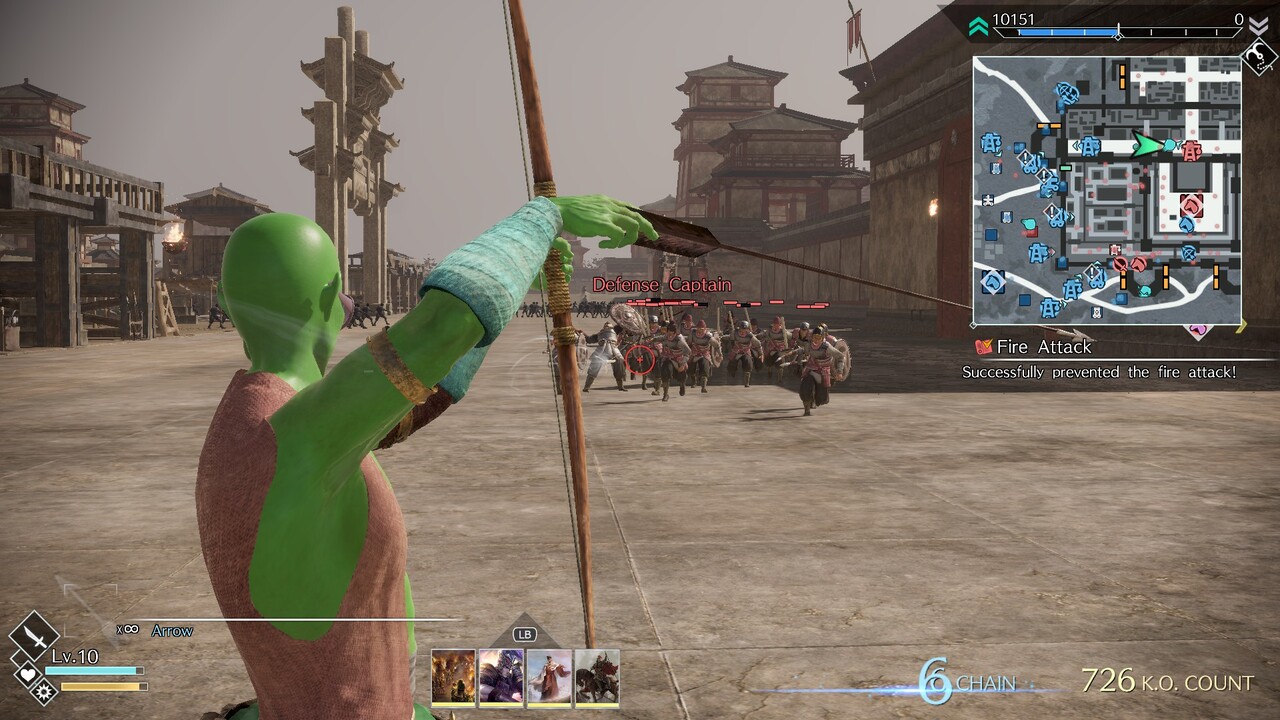Activate the purple armored warrior card
1280x720 pixels.
click(x=501, y=677)
